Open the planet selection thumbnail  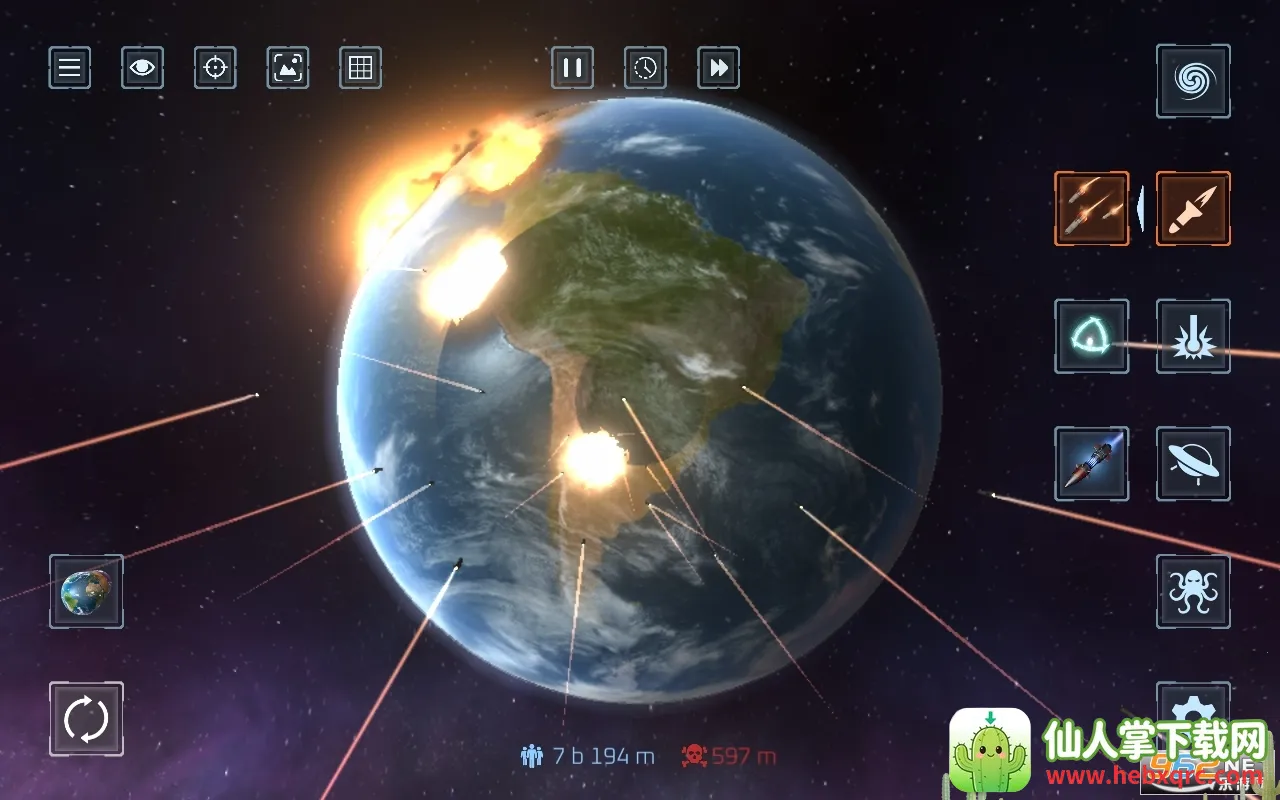pyautogui.click(x=86, y=591)
